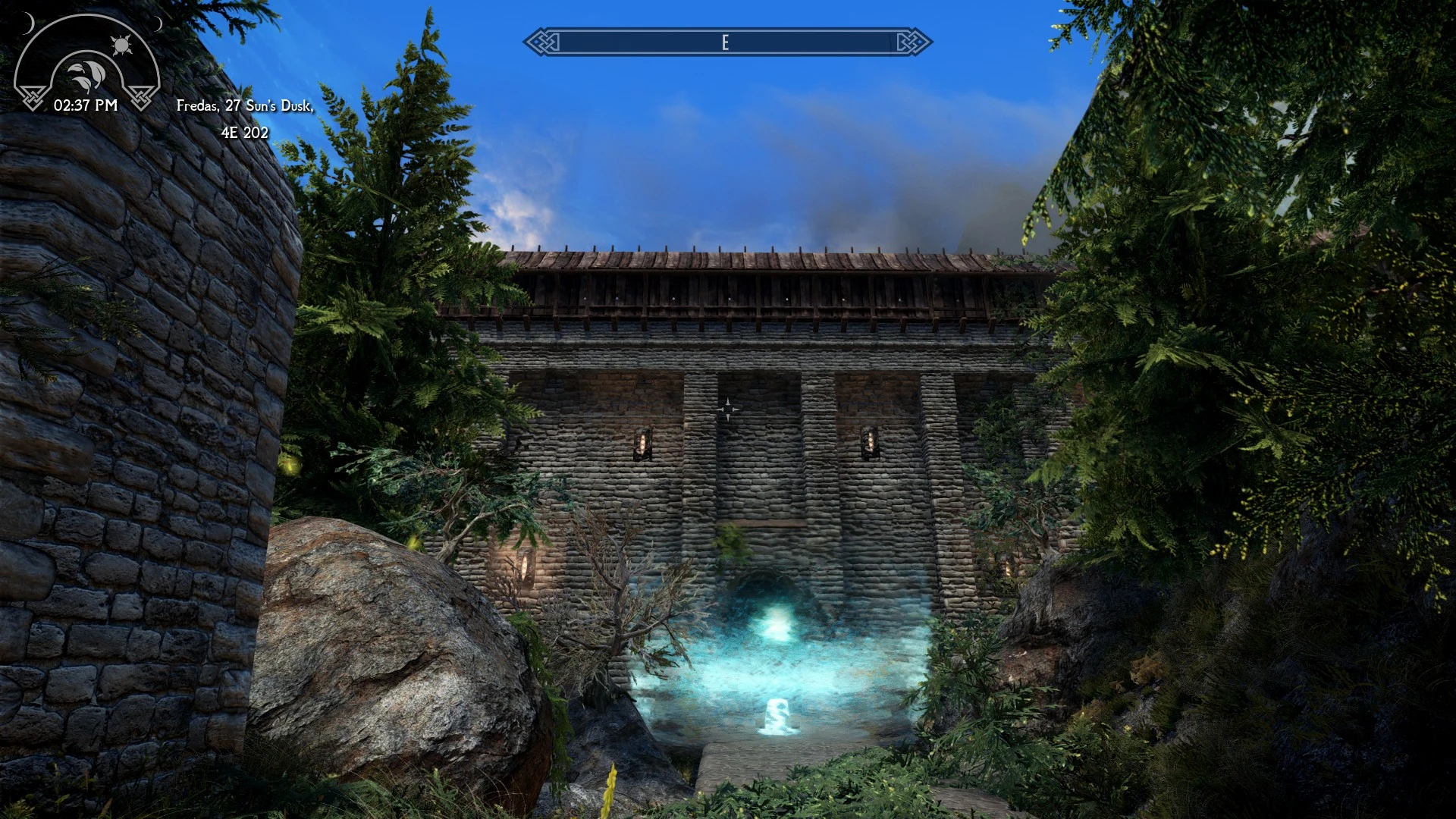
Task: Click the sun icon on the clock widget
Action: click(x=123, y=44)
